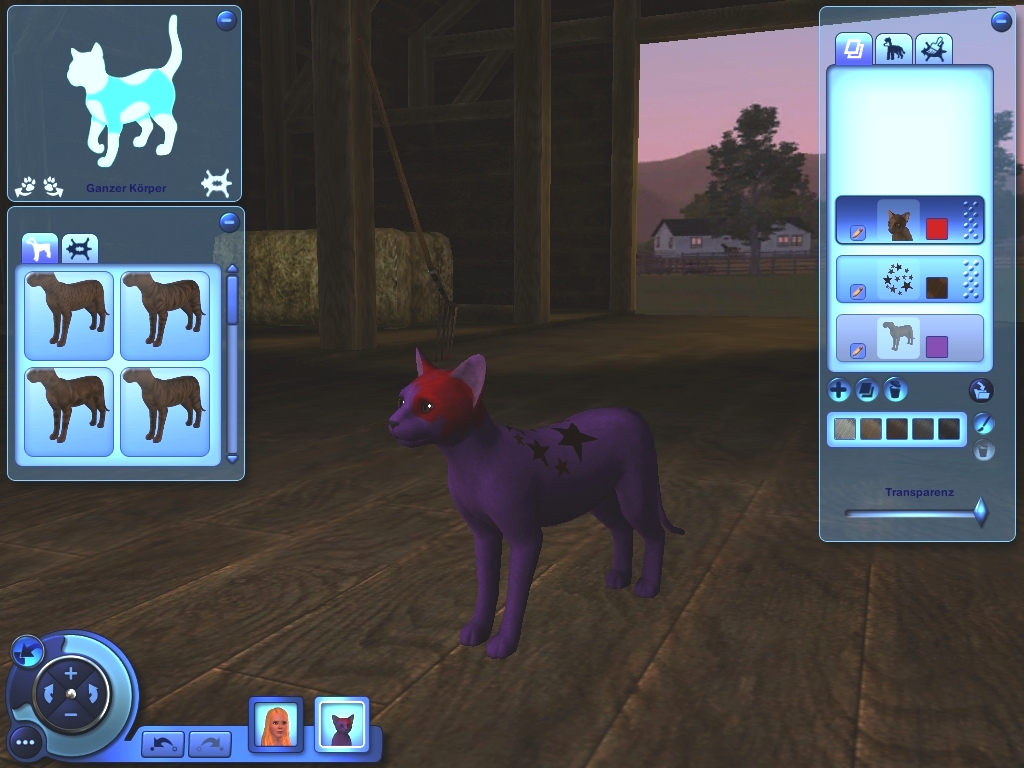Screen dimensions: 1024x768
Task: Select the star pattern layer
Action: click(909, 280)
